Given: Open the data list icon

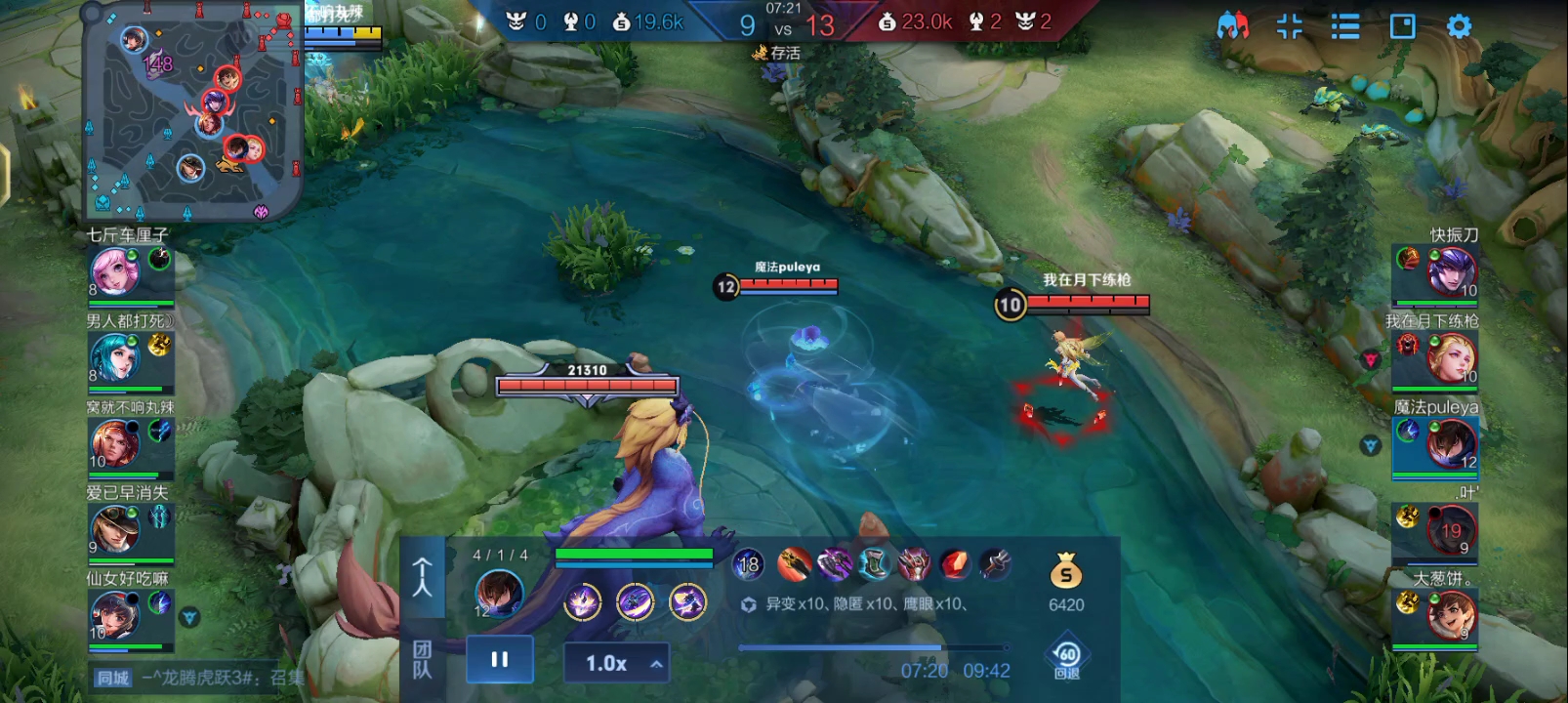Looking at the screenshot, I should pyautogui.click(x=1345, y=26).
